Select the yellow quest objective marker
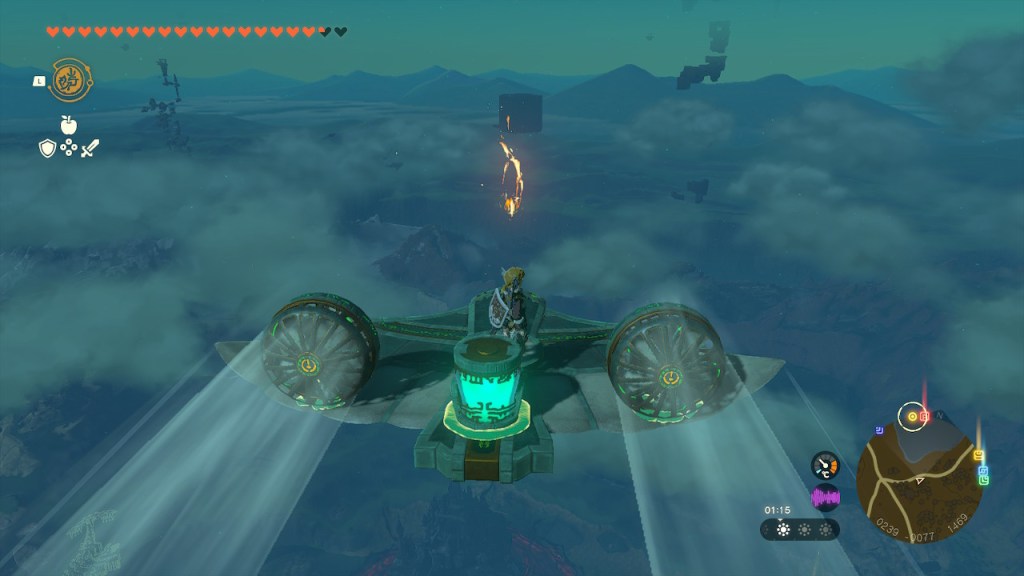Viewport: 1024px width, 576px height. pos(911,415)
